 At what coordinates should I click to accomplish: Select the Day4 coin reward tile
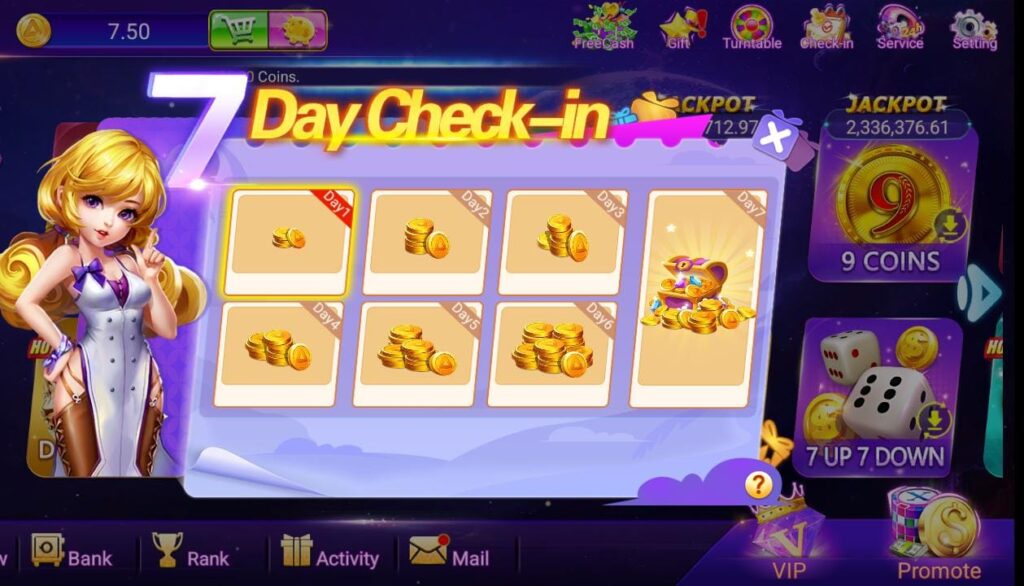click(x=278, y=352)
